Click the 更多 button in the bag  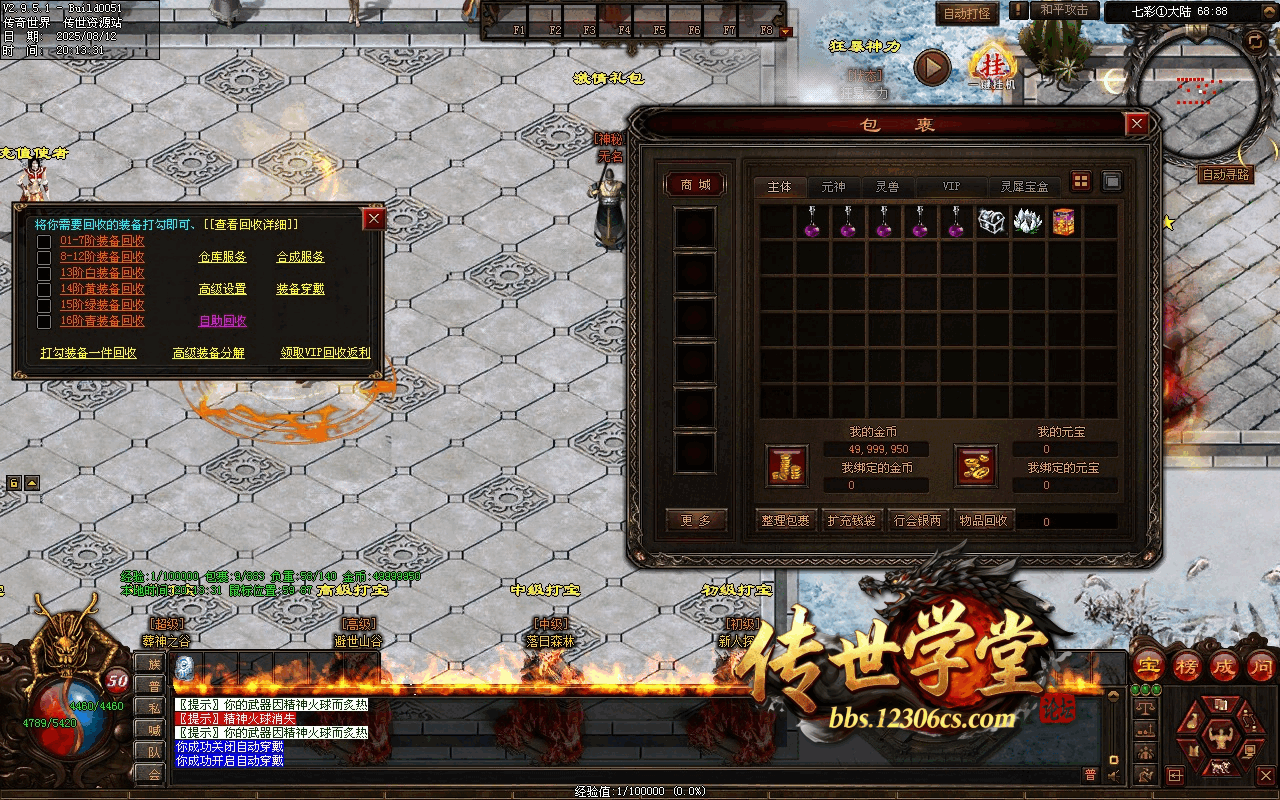coord(695,521)
